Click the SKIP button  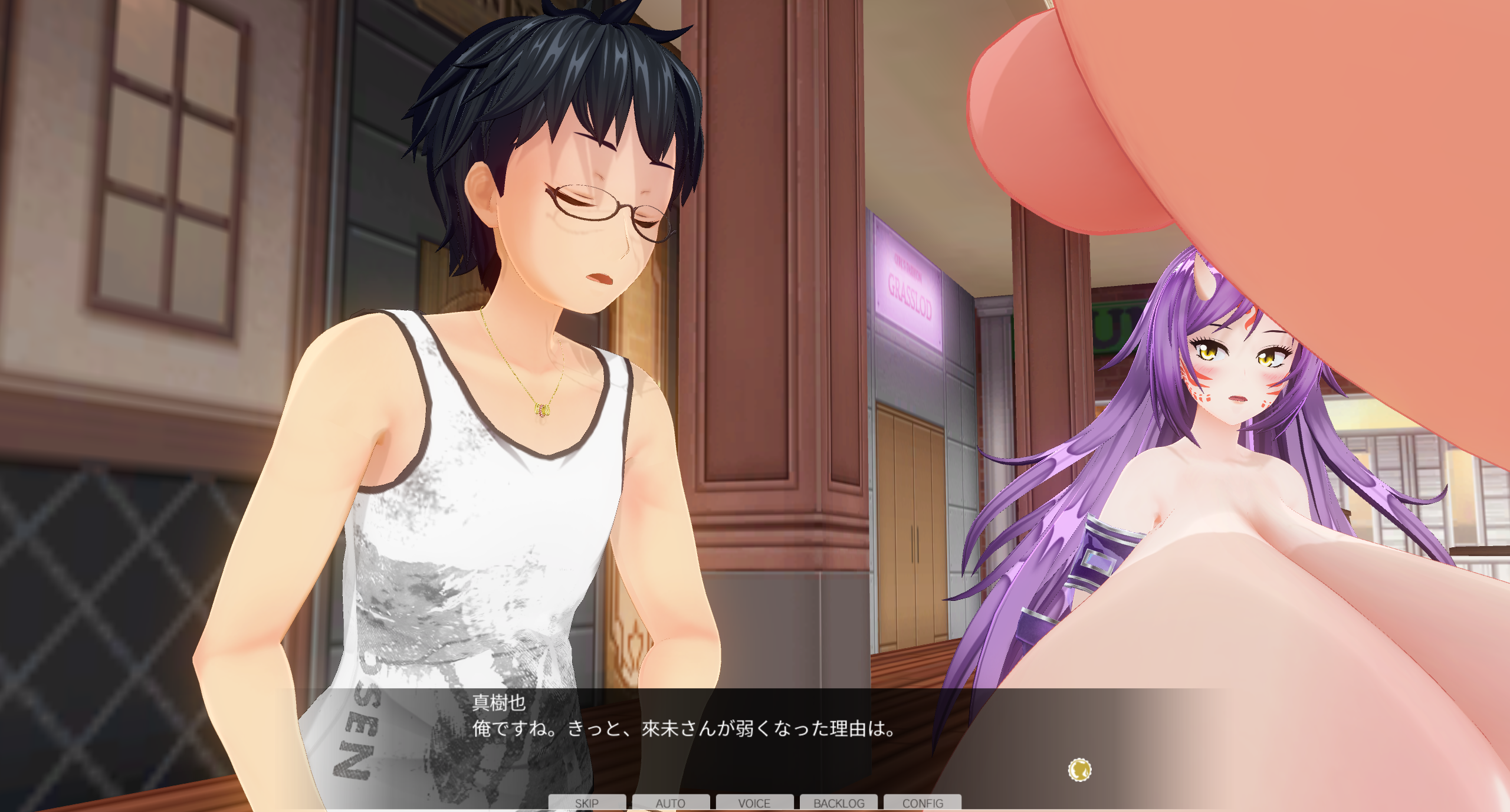587,803
